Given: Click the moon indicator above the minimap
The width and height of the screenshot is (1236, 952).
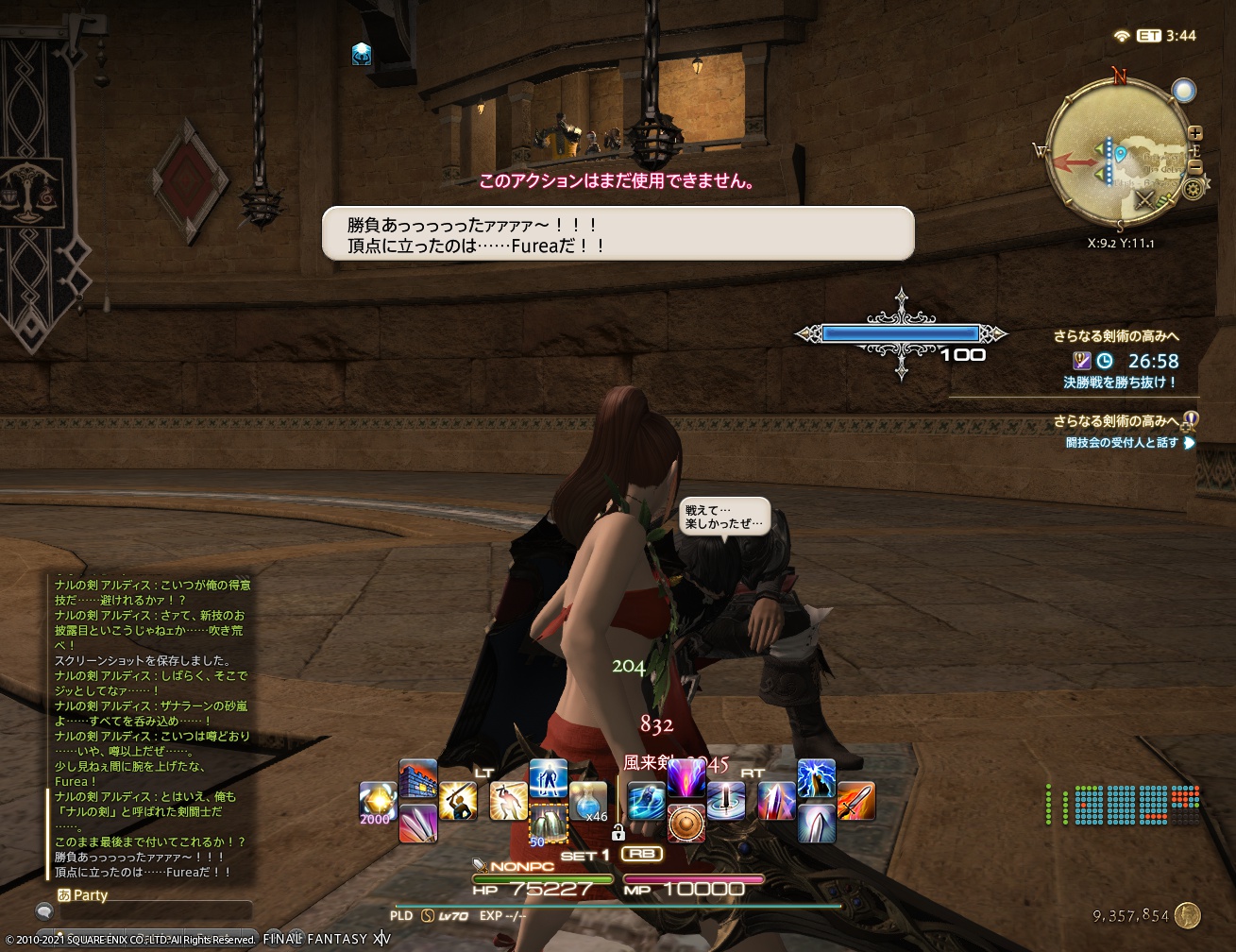Looking at the screenshot, I should tap(1184, 91).
